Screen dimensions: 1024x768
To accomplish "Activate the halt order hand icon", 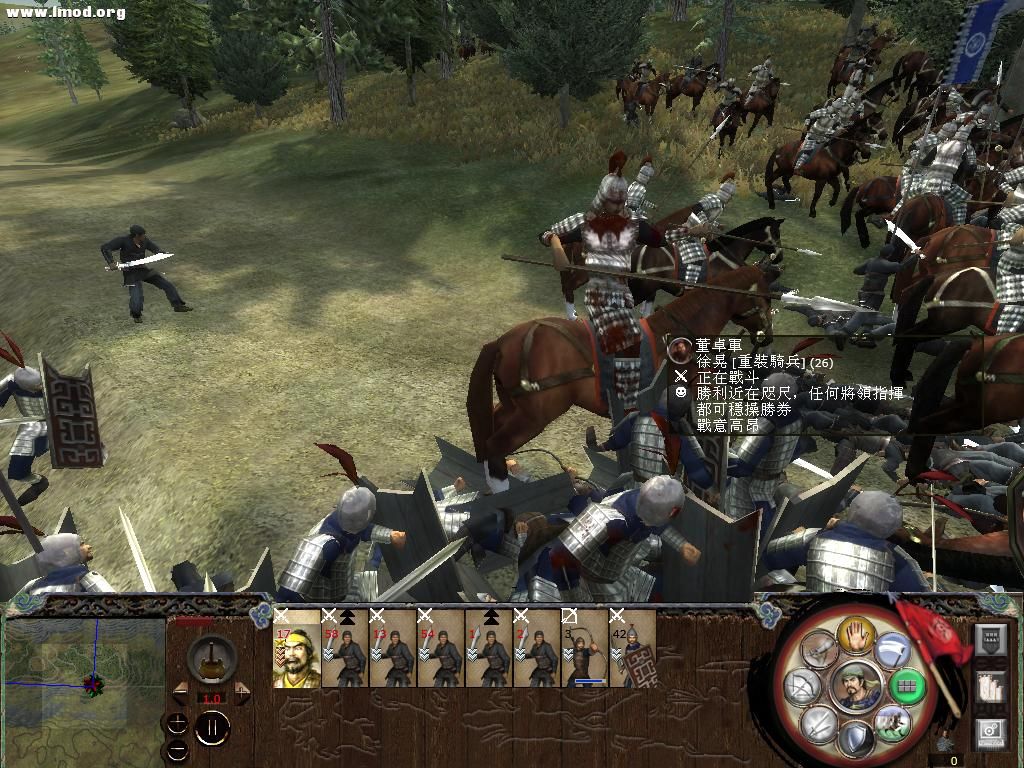I will coord(854,634).
